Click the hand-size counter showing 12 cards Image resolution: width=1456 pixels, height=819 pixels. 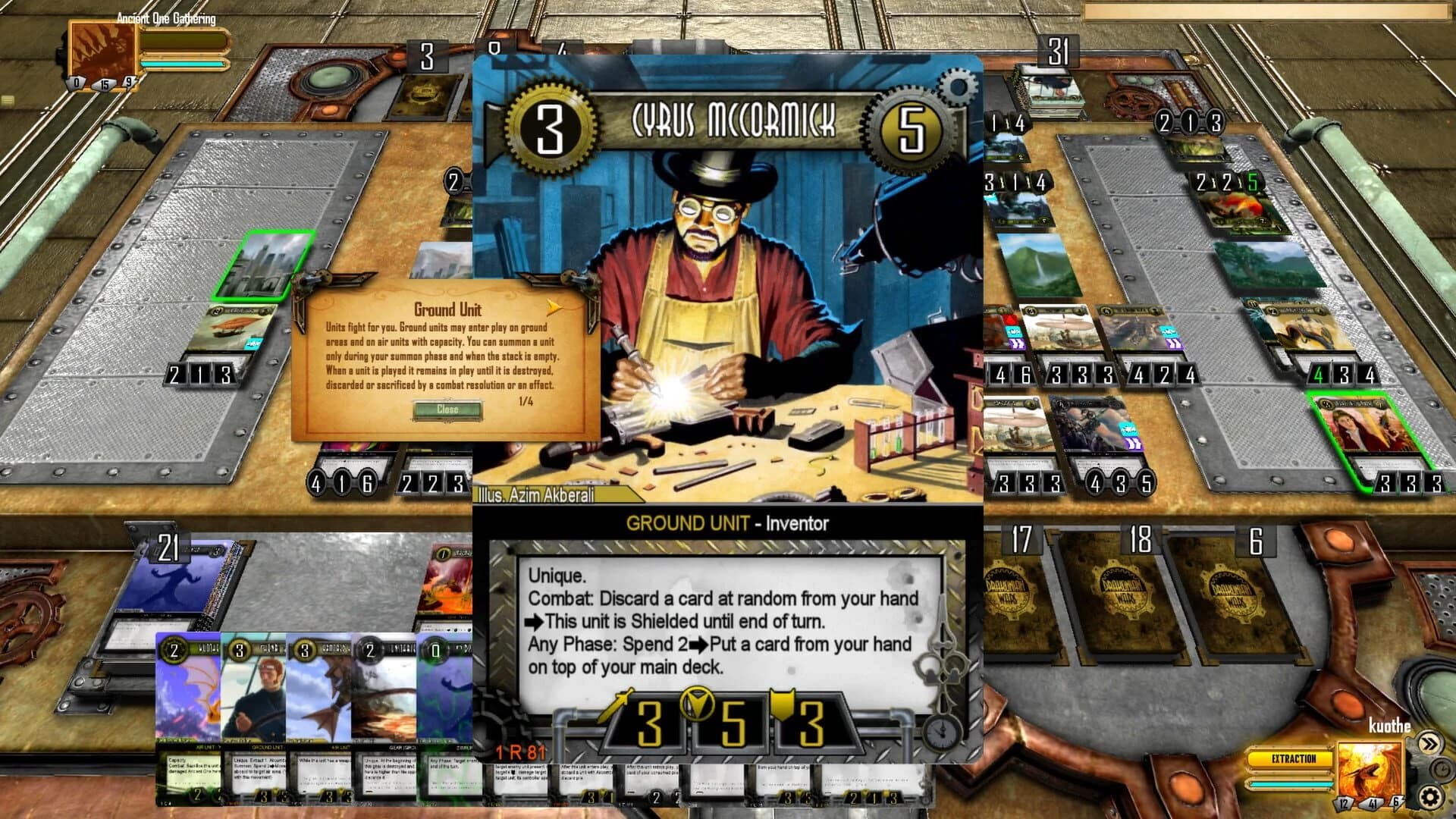[1344, 804]
